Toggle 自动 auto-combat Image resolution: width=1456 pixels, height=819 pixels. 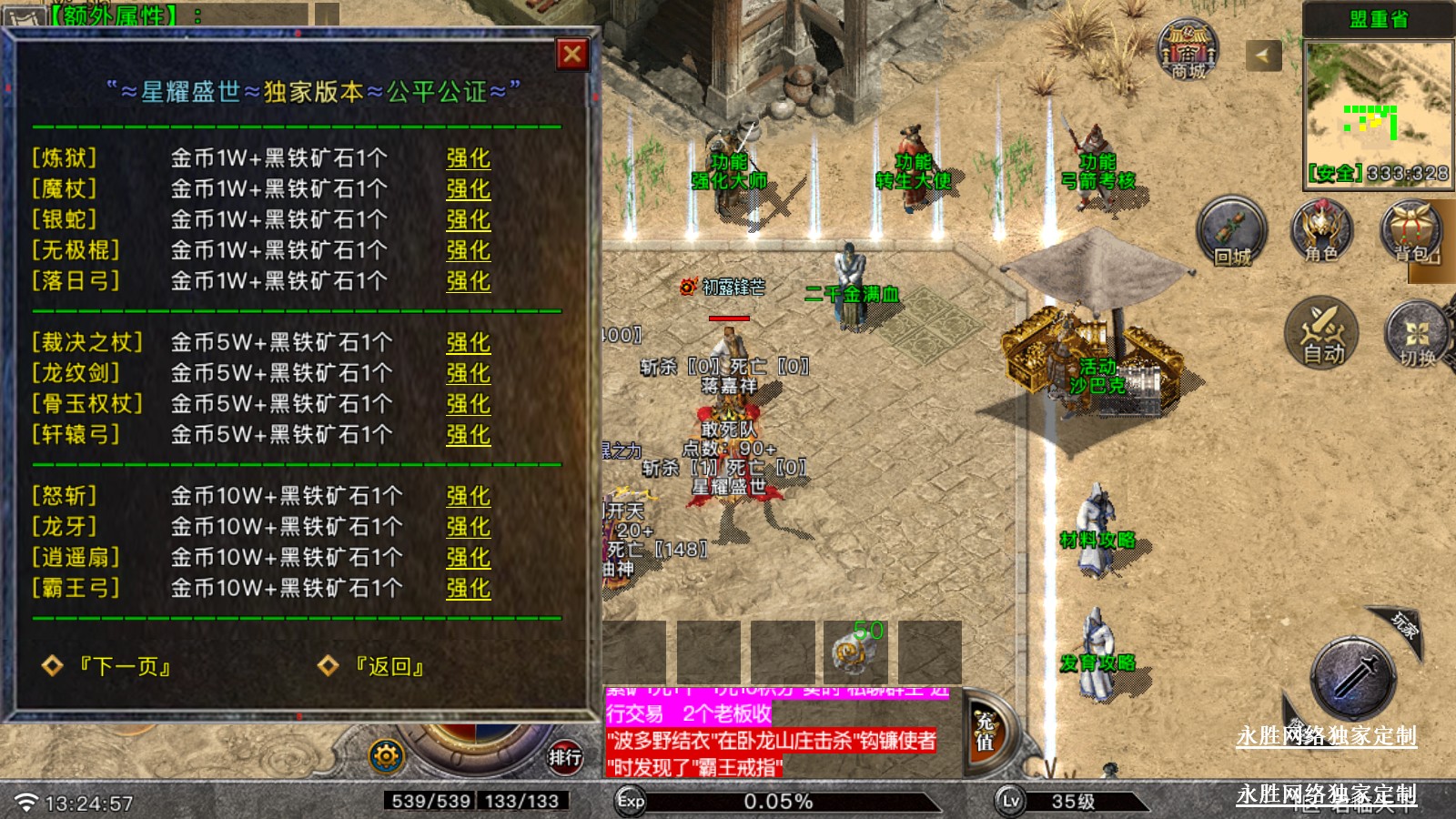(1321, 333)
